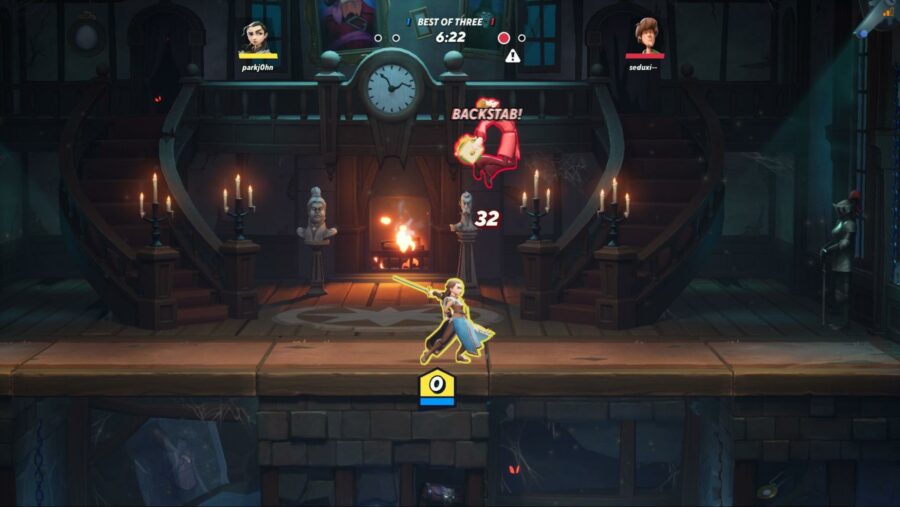The width and height of the screenshot is (900, 507).
Task: Select parkj0hn's player portrait
Action: (257, 38)
